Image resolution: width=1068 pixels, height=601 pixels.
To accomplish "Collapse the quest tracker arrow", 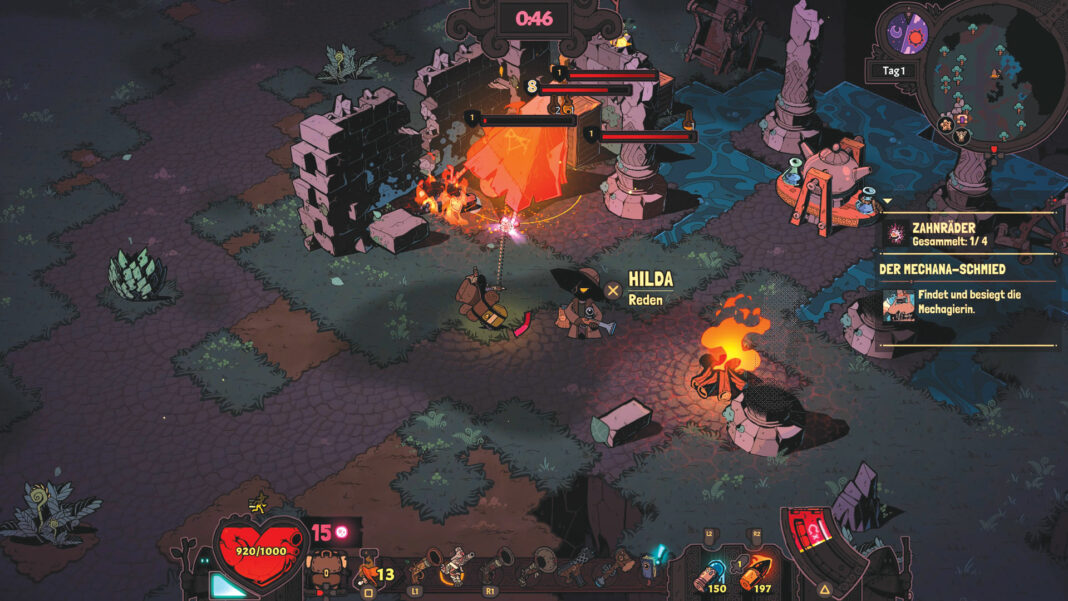I will coord(885,201).
